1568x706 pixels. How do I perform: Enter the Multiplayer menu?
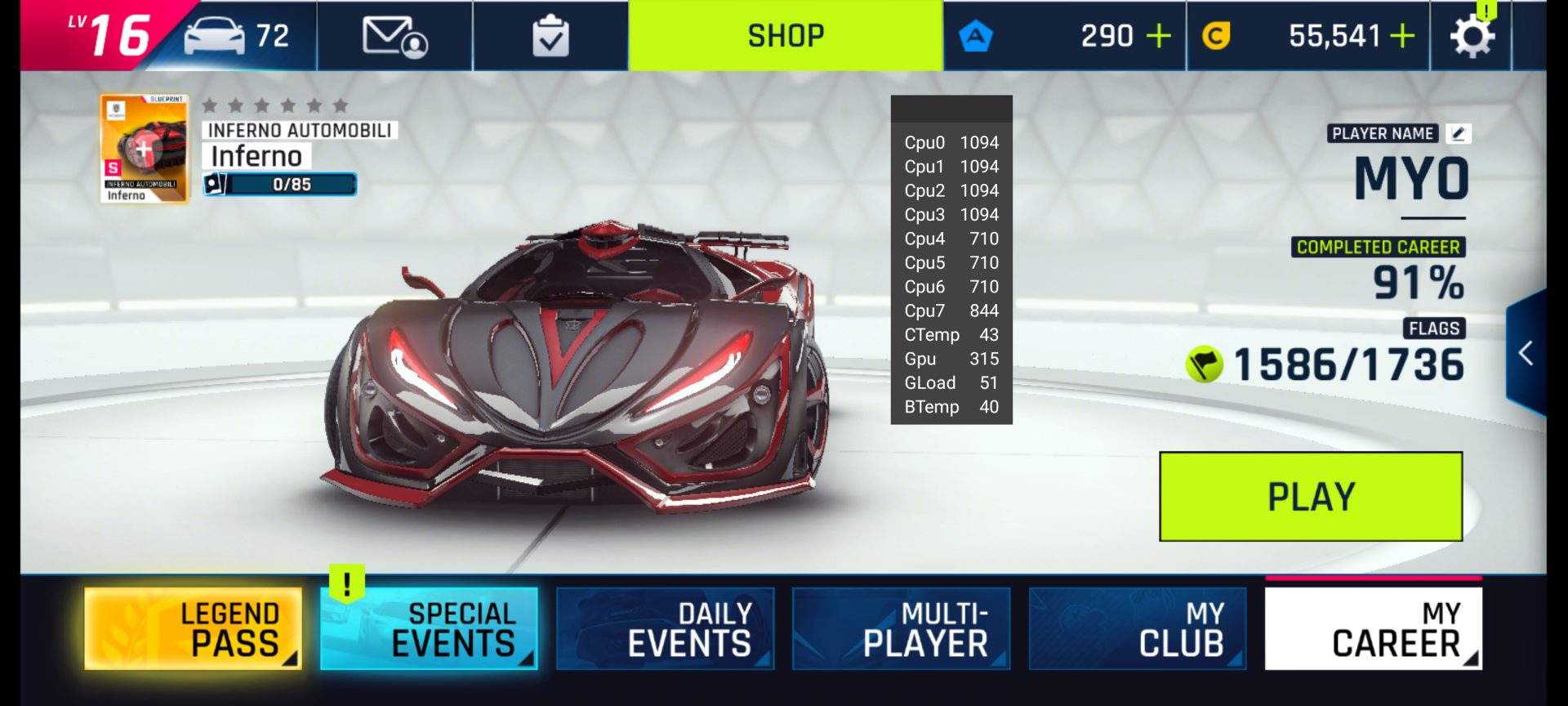(x=901, y=628)
